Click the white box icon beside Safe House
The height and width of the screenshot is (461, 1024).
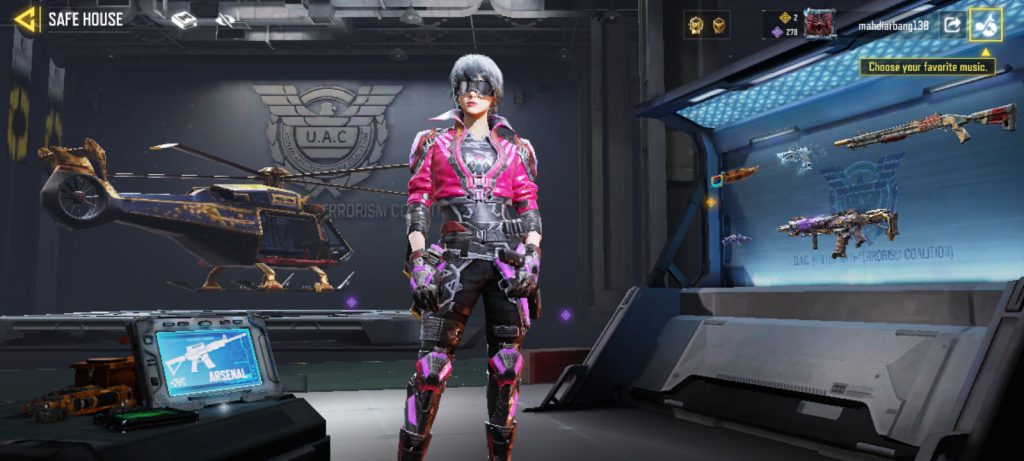(x=184, y=20)
